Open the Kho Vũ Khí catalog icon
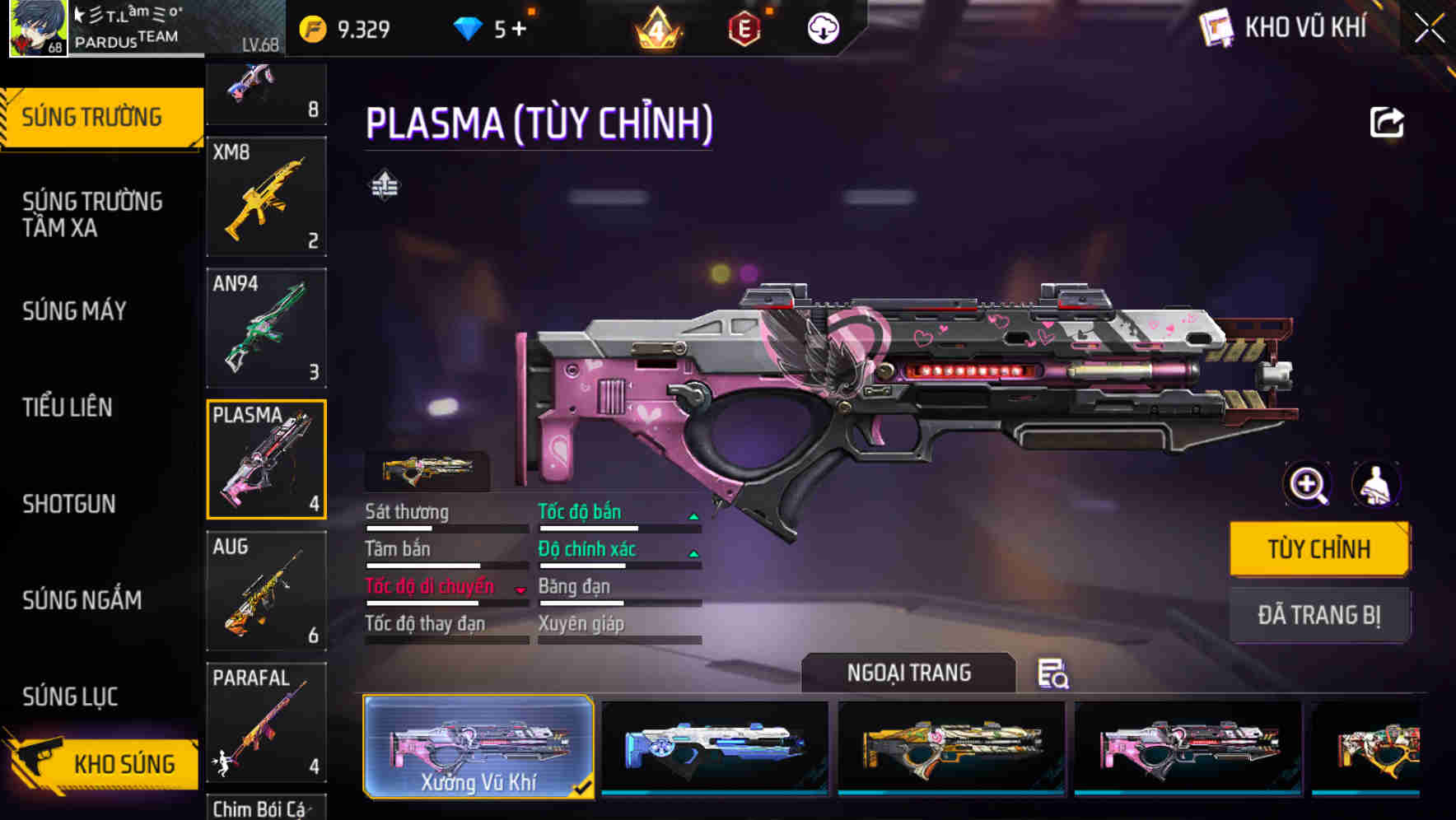The height and width of the screenshot is (820, 1456). click(x=1216, y=28)
